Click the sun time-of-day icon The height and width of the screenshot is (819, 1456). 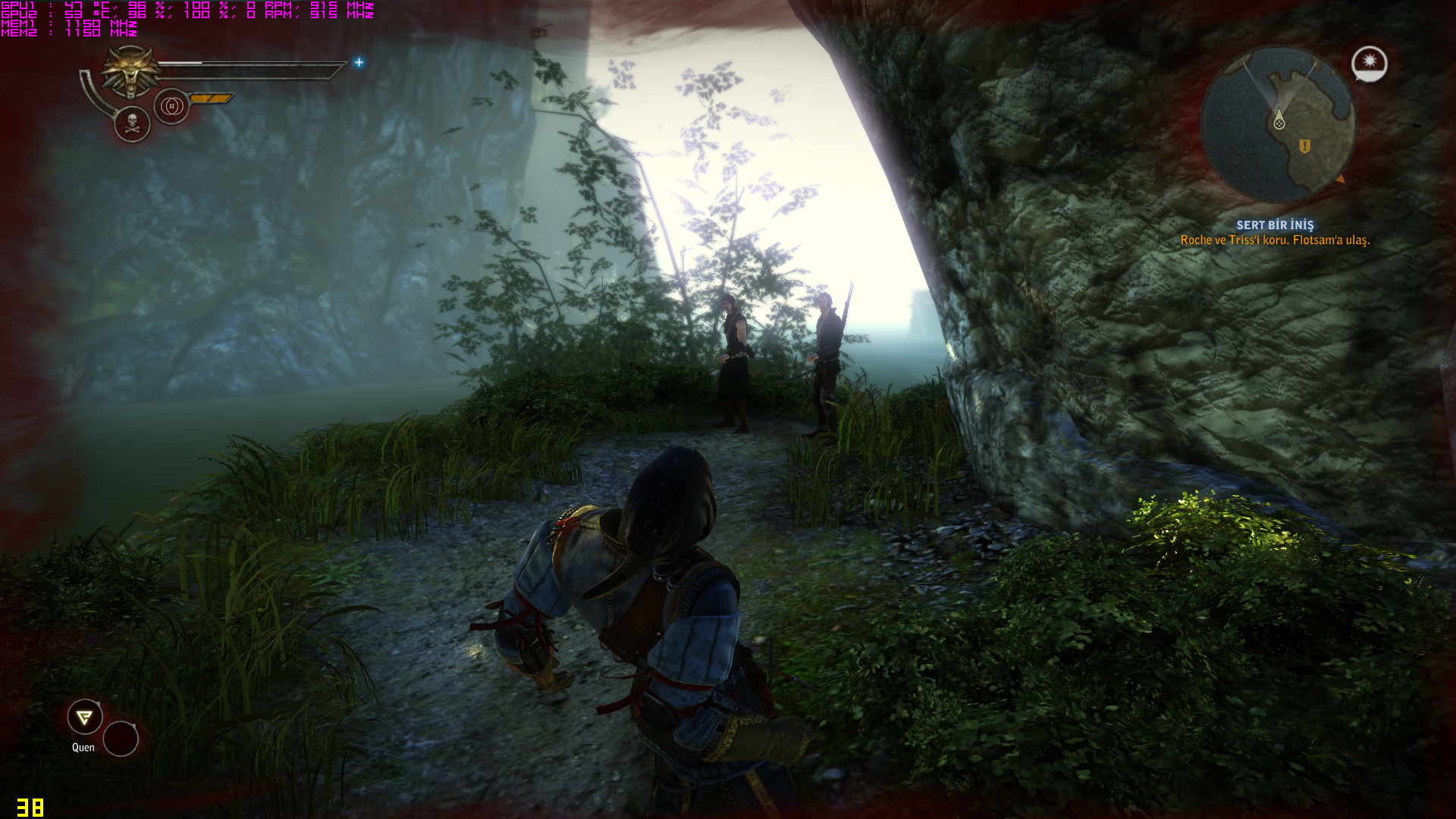tap(1369, 62)
